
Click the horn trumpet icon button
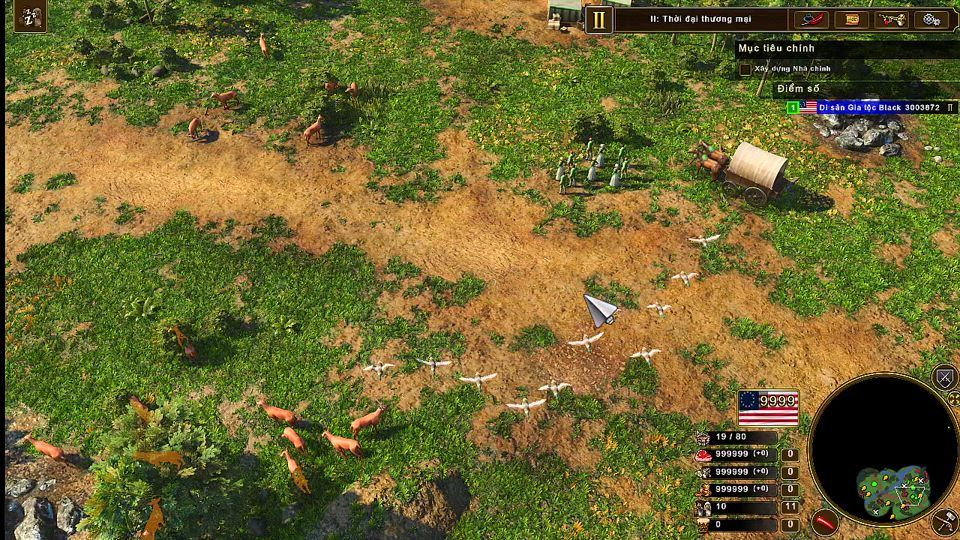click(x=891, y=19)
